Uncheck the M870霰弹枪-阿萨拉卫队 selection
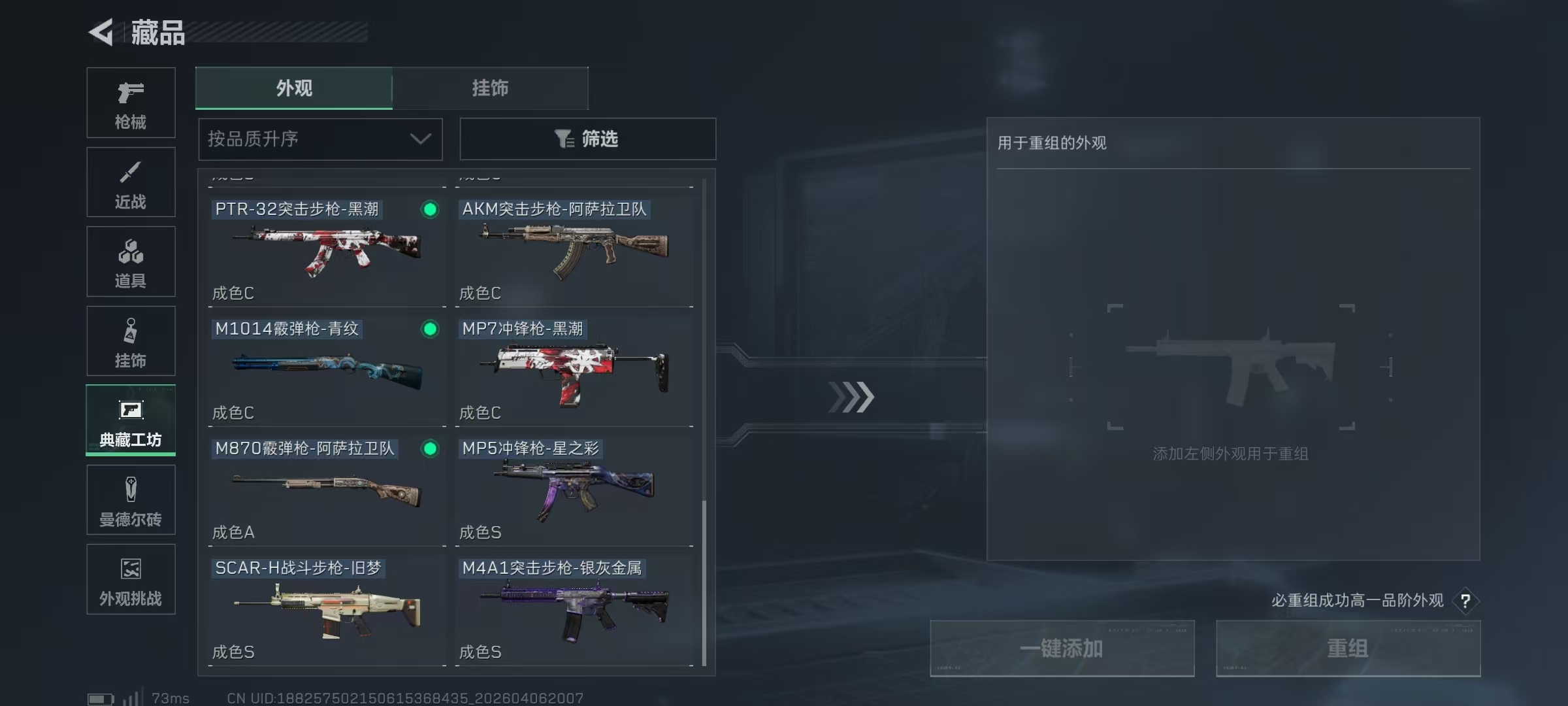1568x706 pixels. click(429, 449)
